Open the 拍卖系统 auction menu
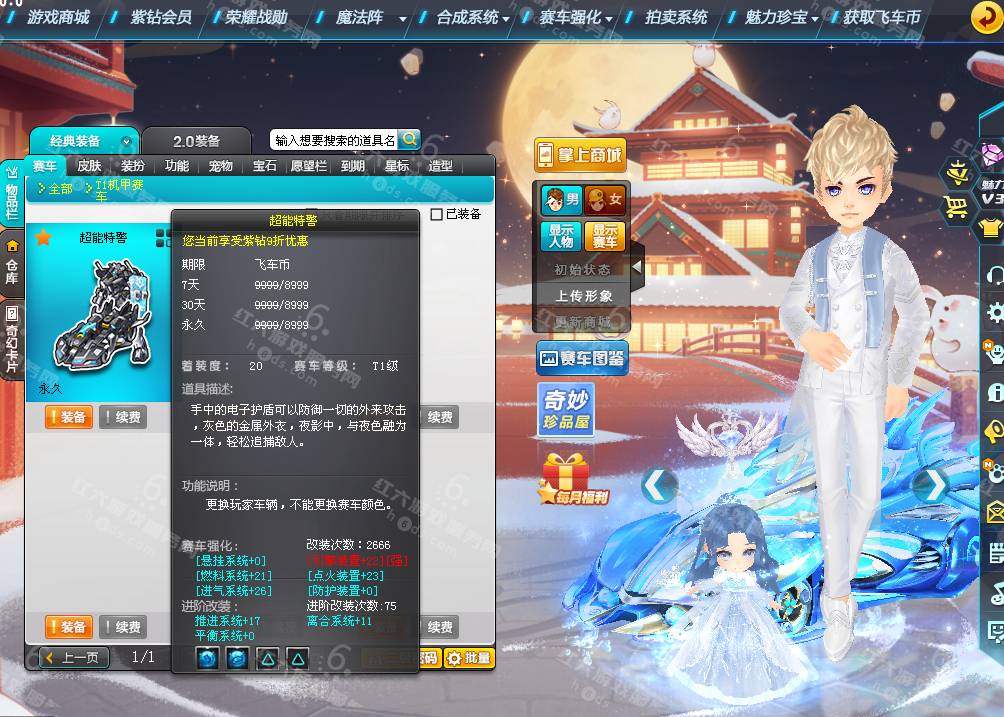 [x=675, y=17]
